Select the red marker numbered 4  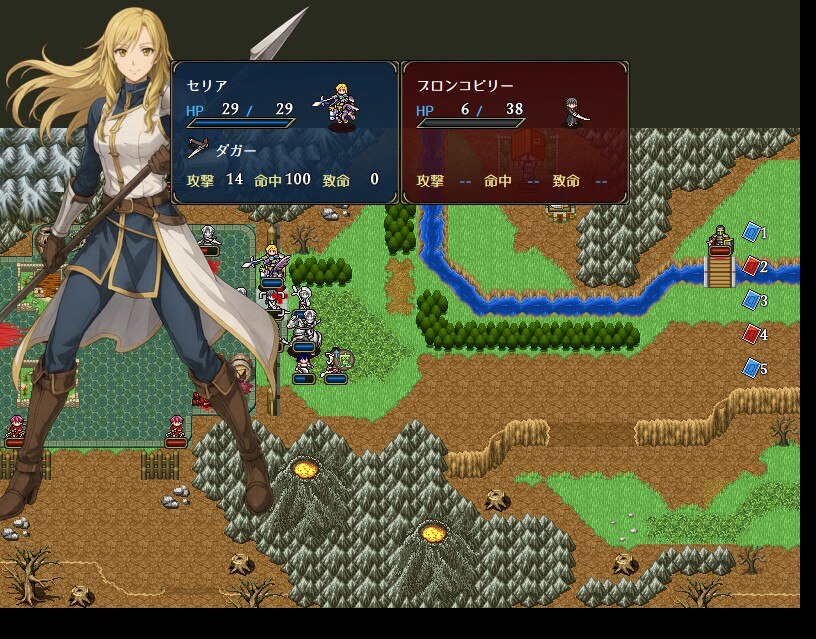(752, 334)
